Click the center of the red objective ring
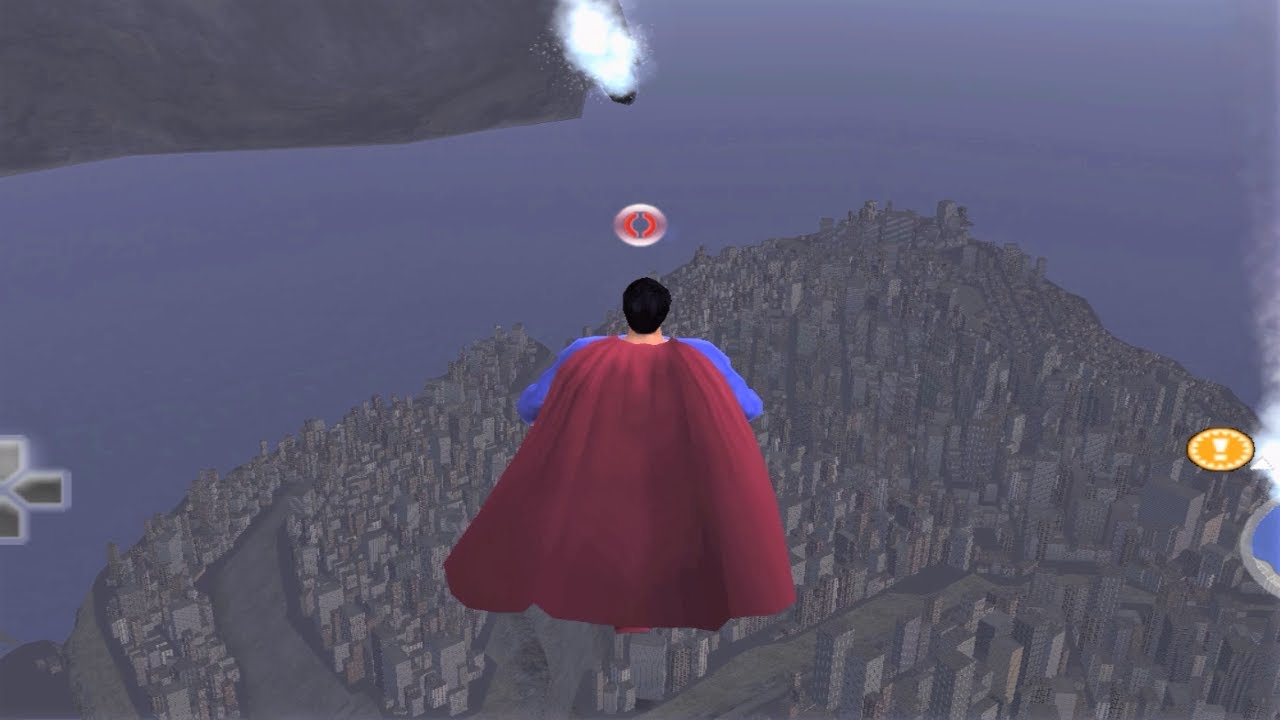This screenshot has width=1280, height=720. tap(639, 225)
